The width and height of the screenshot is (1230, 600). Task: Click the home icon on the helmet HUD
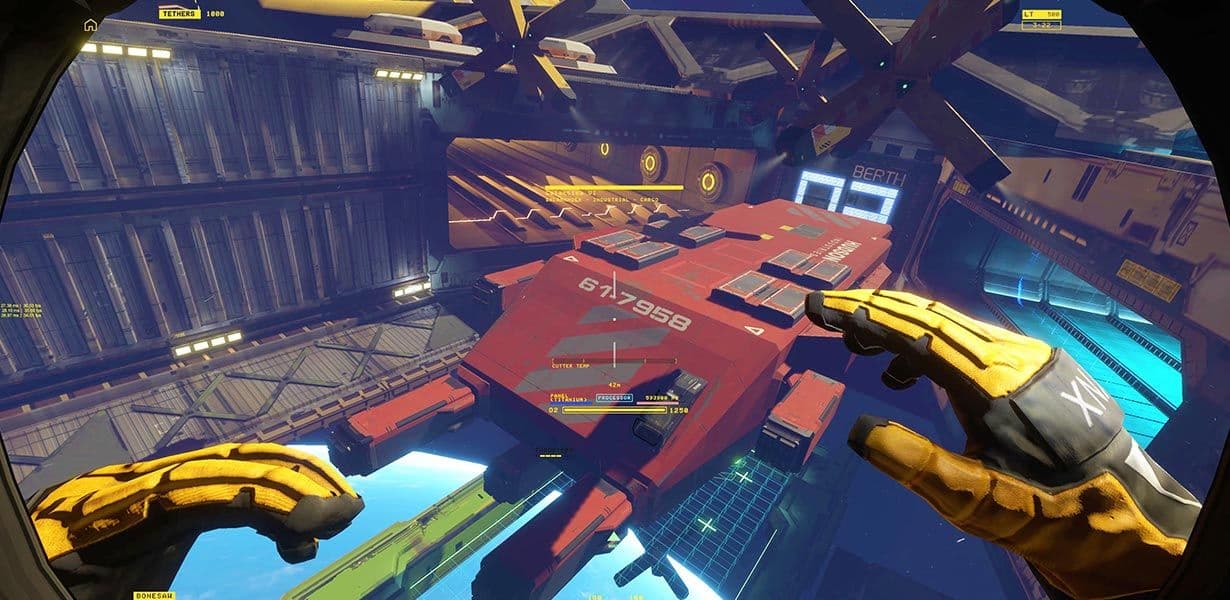91,25
